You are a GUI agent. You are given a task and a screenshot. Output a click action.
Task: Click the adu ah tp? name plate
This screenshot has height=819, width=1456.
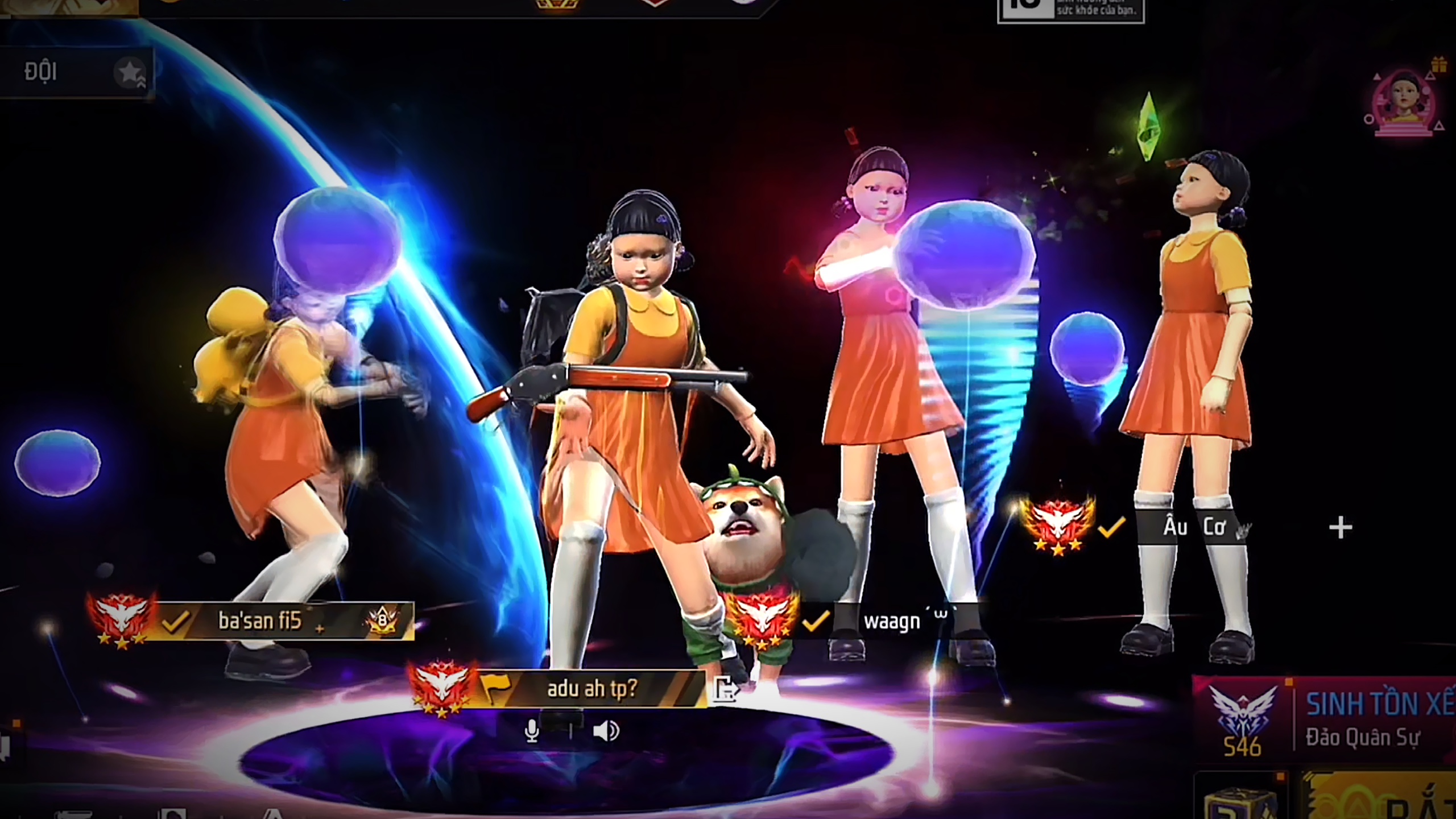click(591, 689)
